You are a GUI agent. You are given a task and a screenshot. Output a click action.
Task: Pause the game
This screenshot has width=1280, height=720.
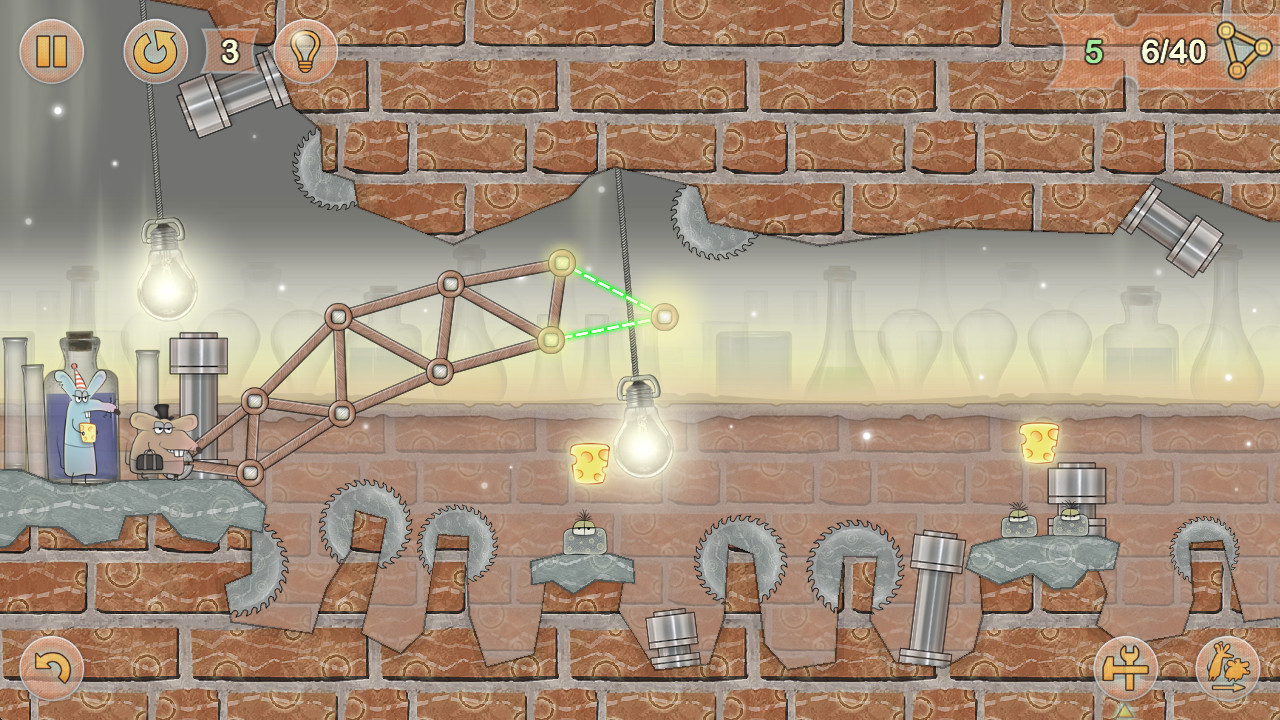[51, 52]
